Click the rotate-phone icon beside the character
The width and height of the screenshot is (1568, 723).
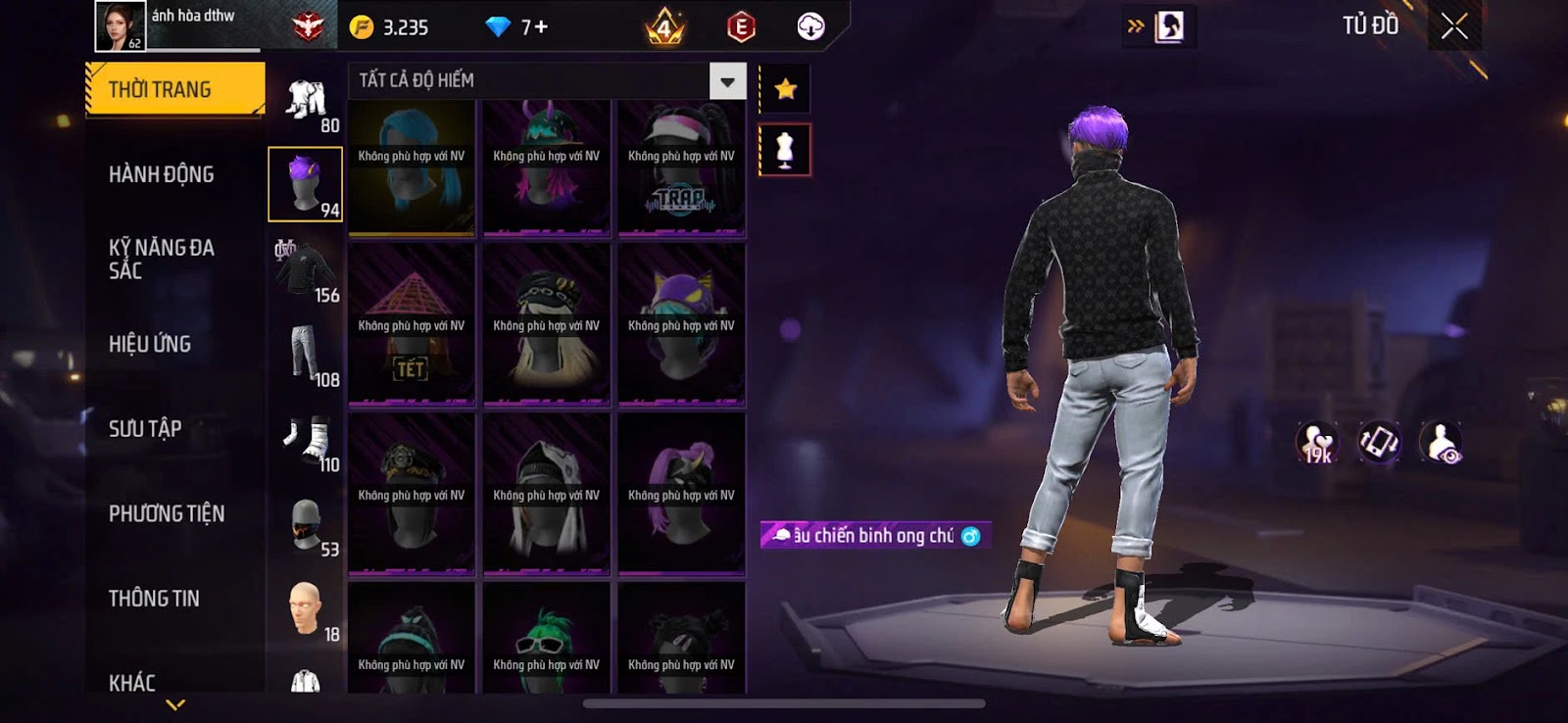pyautogui.click(x=1379, y=442)
